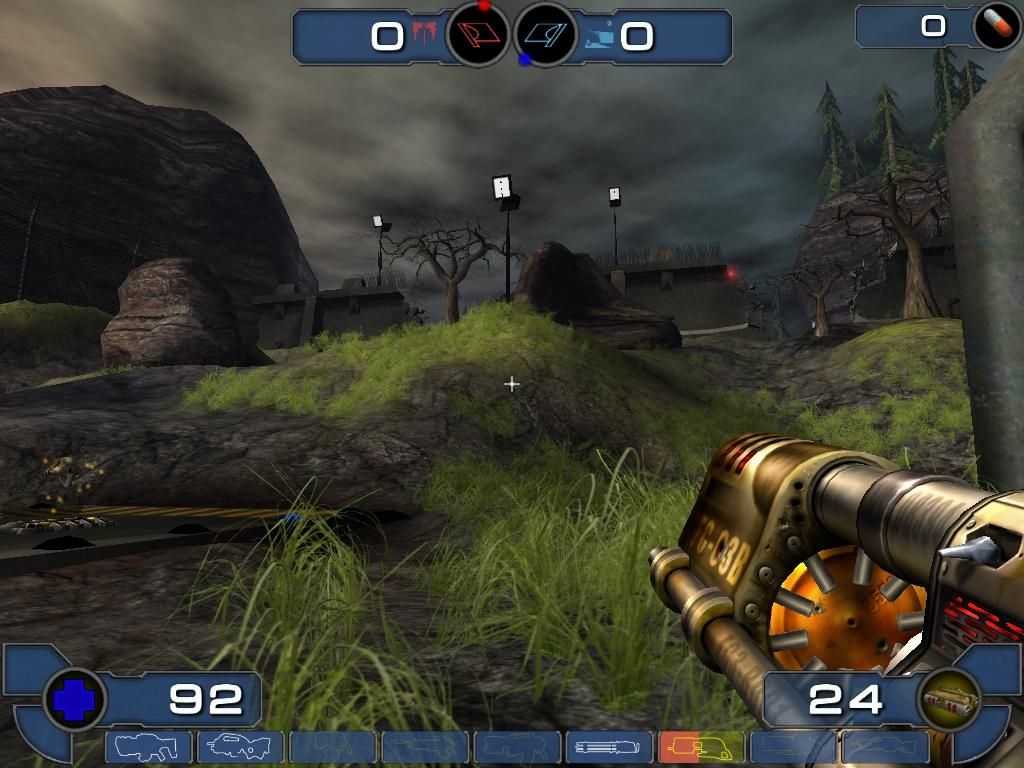Image resolution: width=1024 pixels, height=768 pixels.
Task: Select the shield gun weapon slot
Action: click(x=148, y=748)
